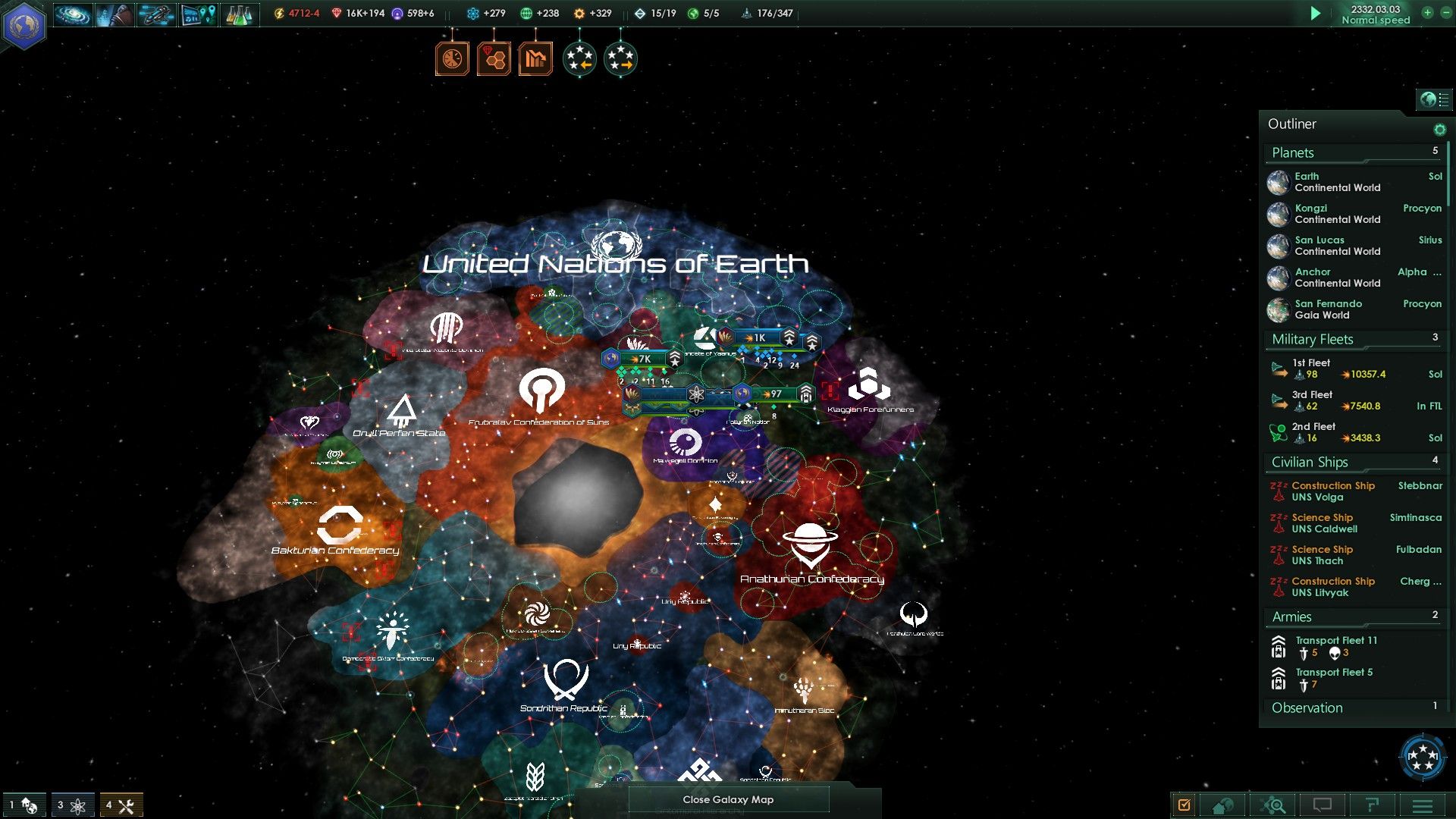
Task: Close the galaxy map
Action: pos(728,799)
